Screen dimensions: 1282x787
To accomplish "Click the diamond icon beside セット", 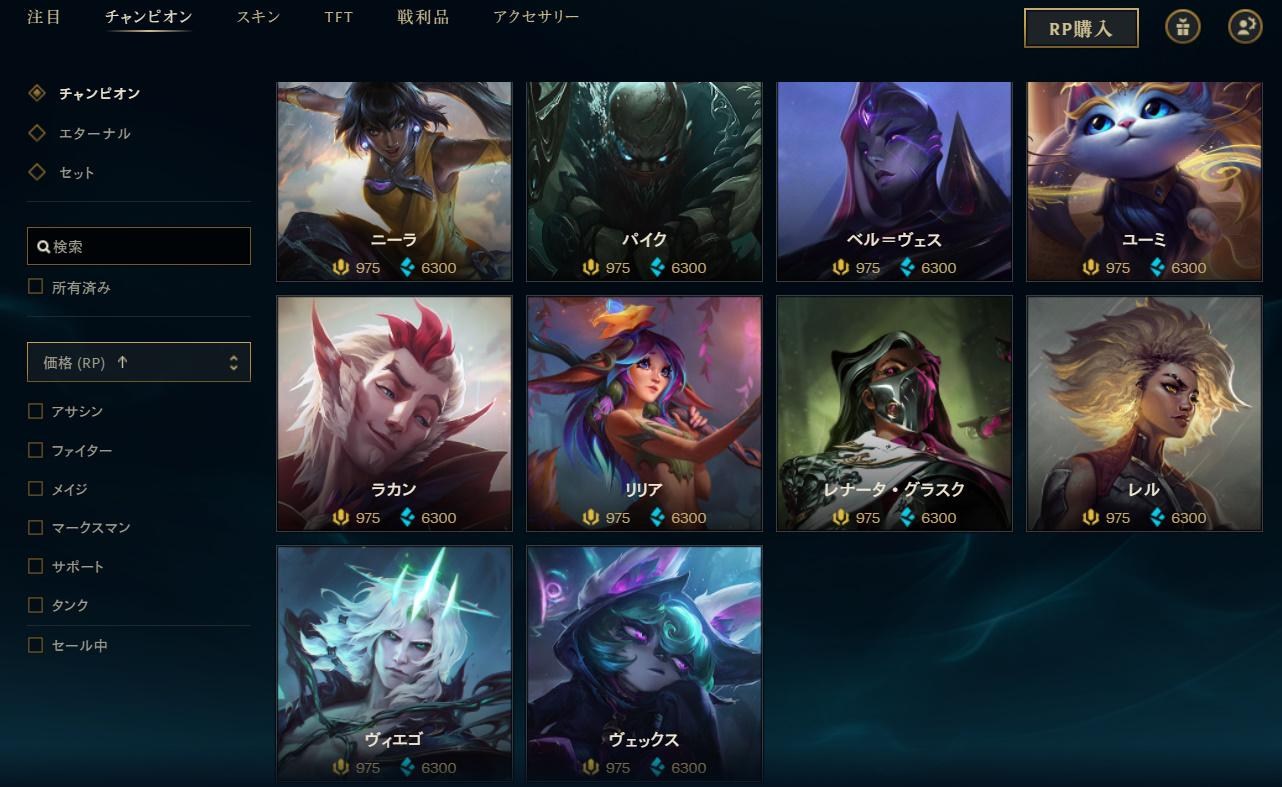I will [x=37, y=171].
